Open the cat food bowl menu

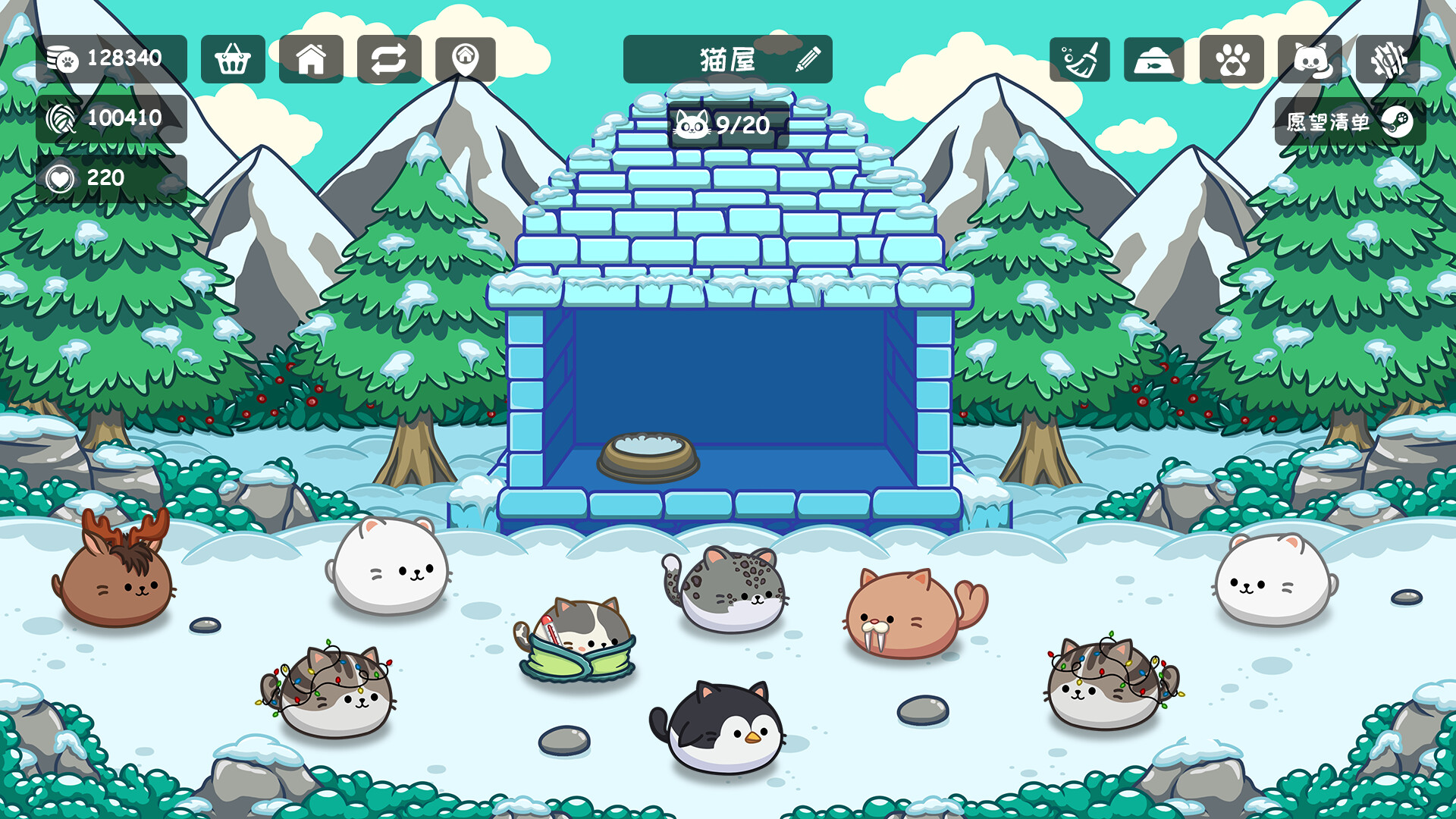[1154, 60]
